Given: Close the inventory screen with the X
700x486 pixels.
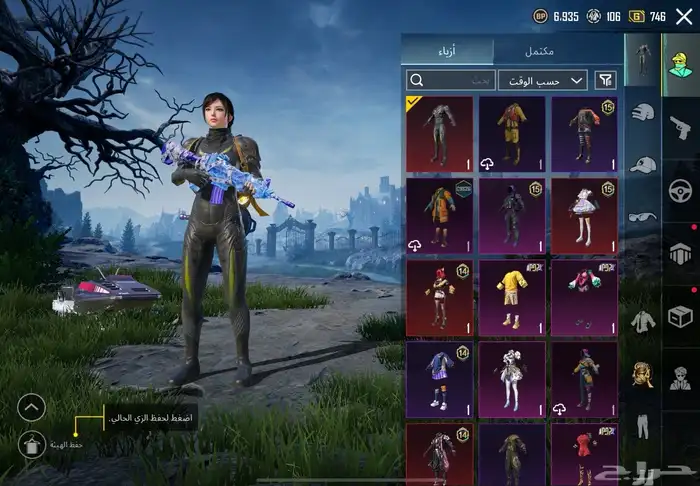Looking at the screenshot, I should coord(684,16).
